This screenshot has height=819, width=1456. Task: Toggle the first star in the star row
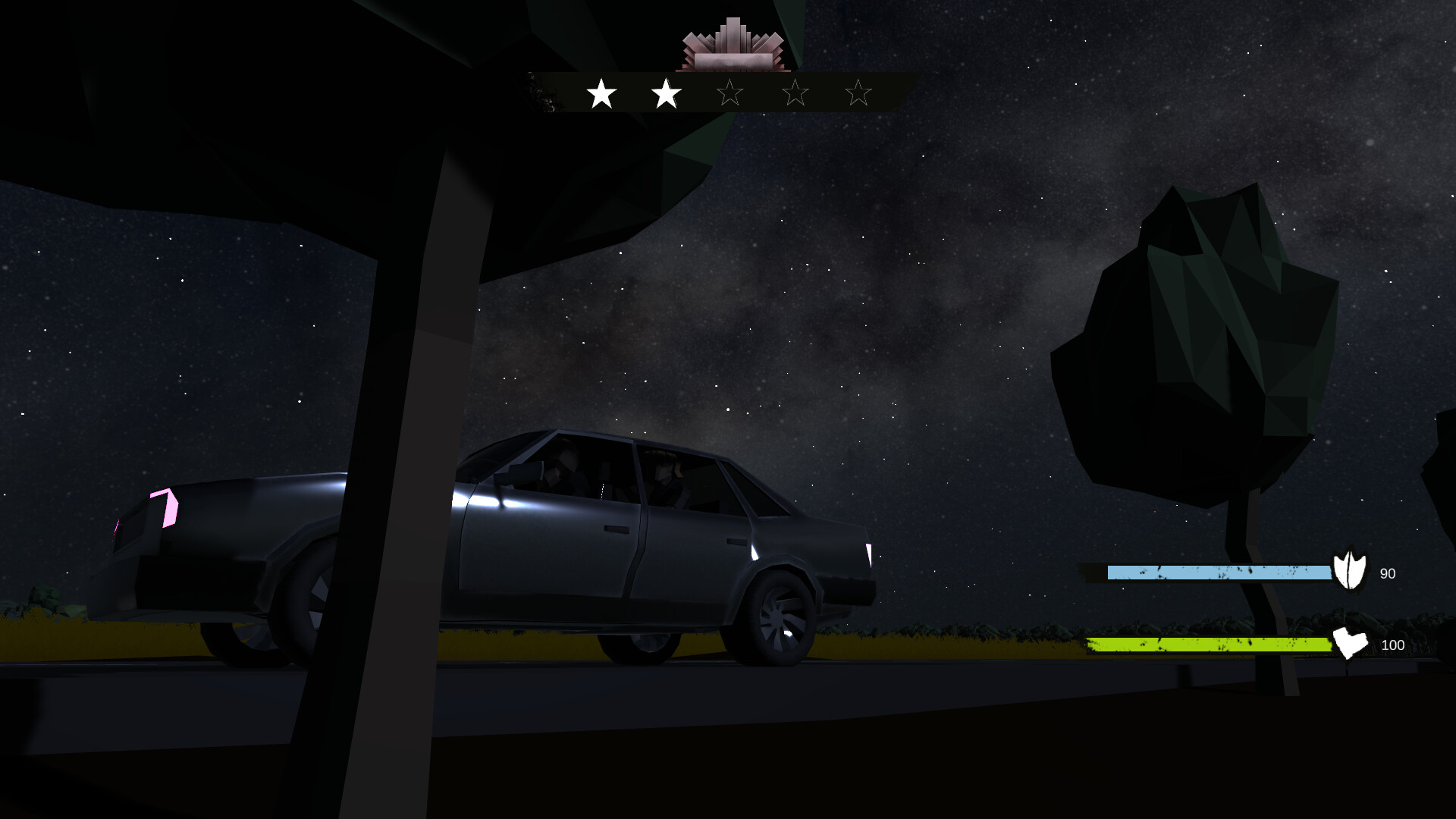click(x=601, y=93)
